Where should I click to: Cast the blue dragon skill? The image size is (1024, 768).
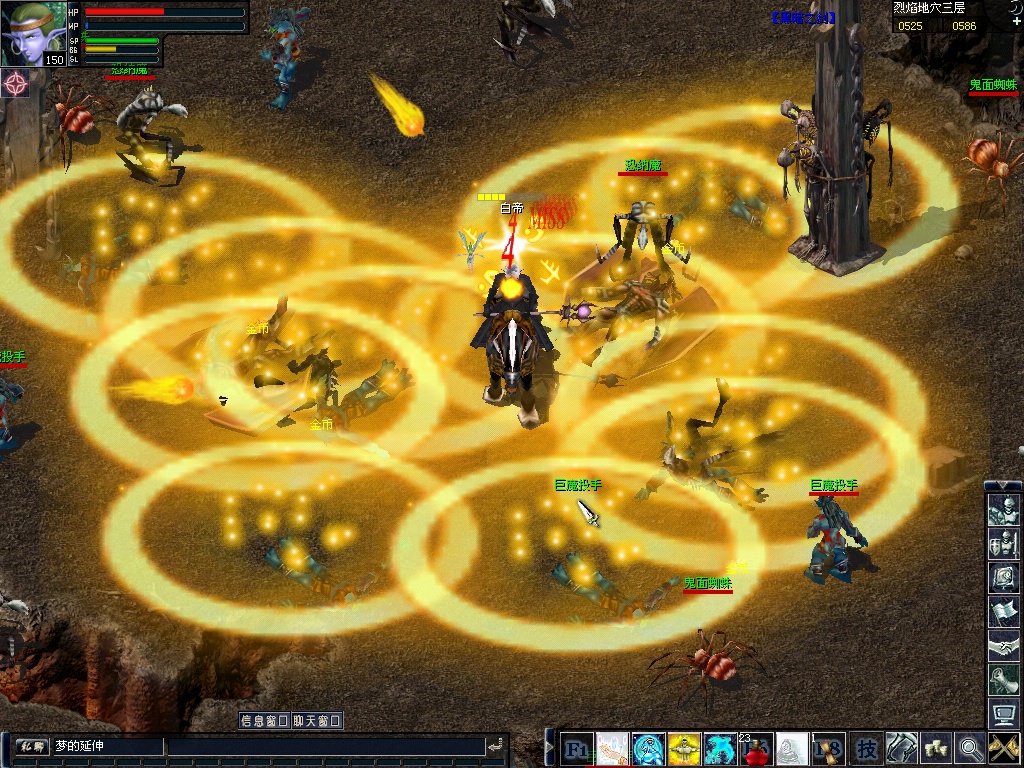[720, 748]
